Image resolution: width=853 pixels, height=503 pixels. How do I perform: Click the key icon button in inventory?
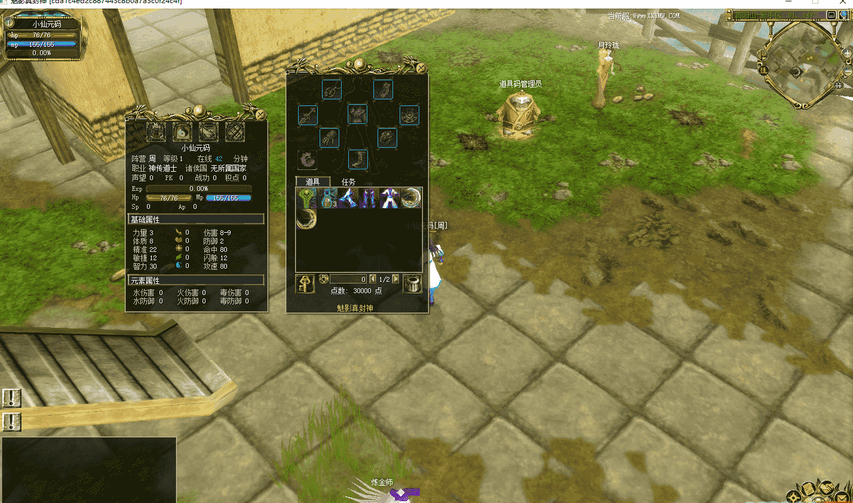pyautogui.click(x=305, y=285)
